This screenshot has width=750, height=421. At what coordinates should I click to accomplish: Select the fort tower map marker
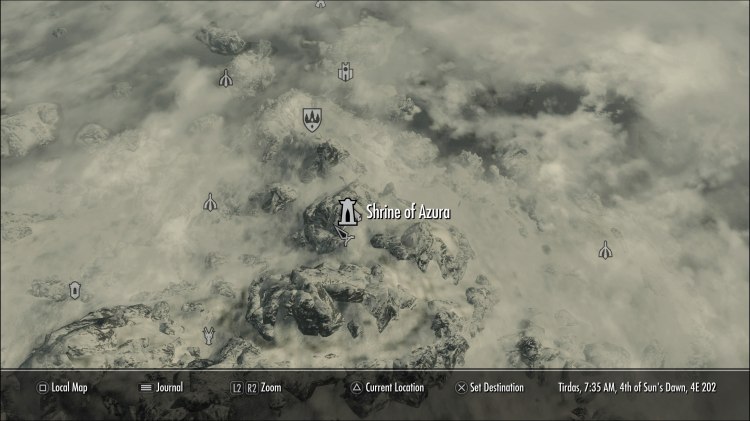[346, 72]
